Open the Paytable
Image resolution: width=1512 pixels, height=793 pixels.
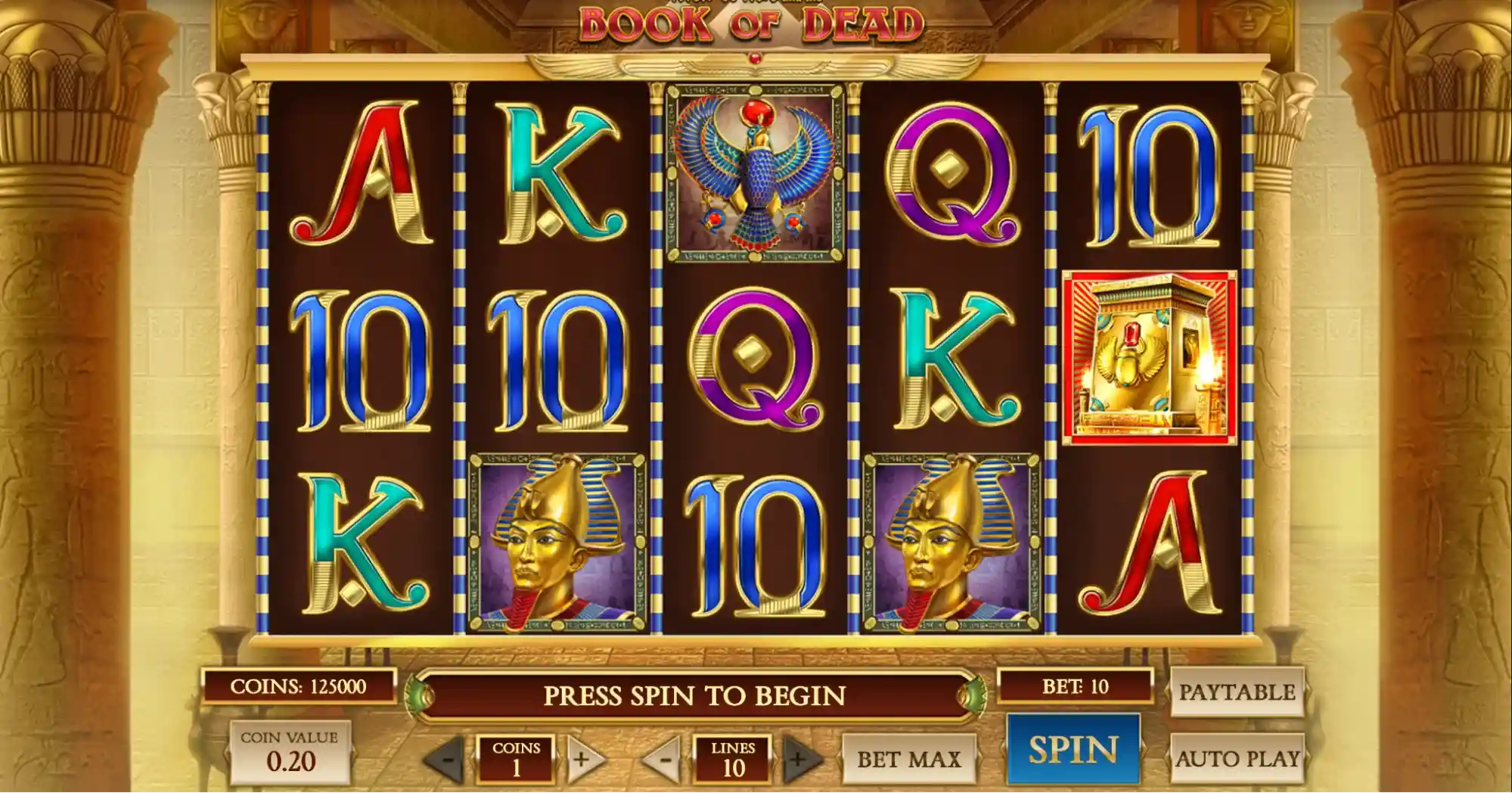(1237, 692)
